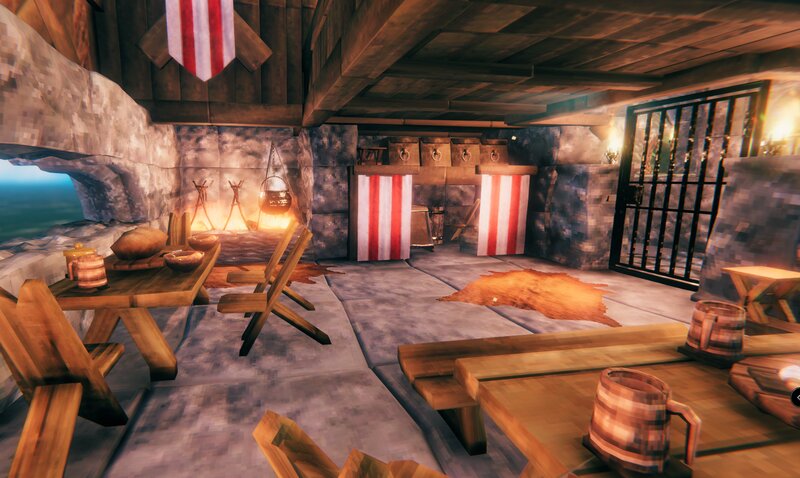The width and height of the screenshot is (800, 478).
Task: Click the black circular arrow button
Action: (x=795, y=396)
